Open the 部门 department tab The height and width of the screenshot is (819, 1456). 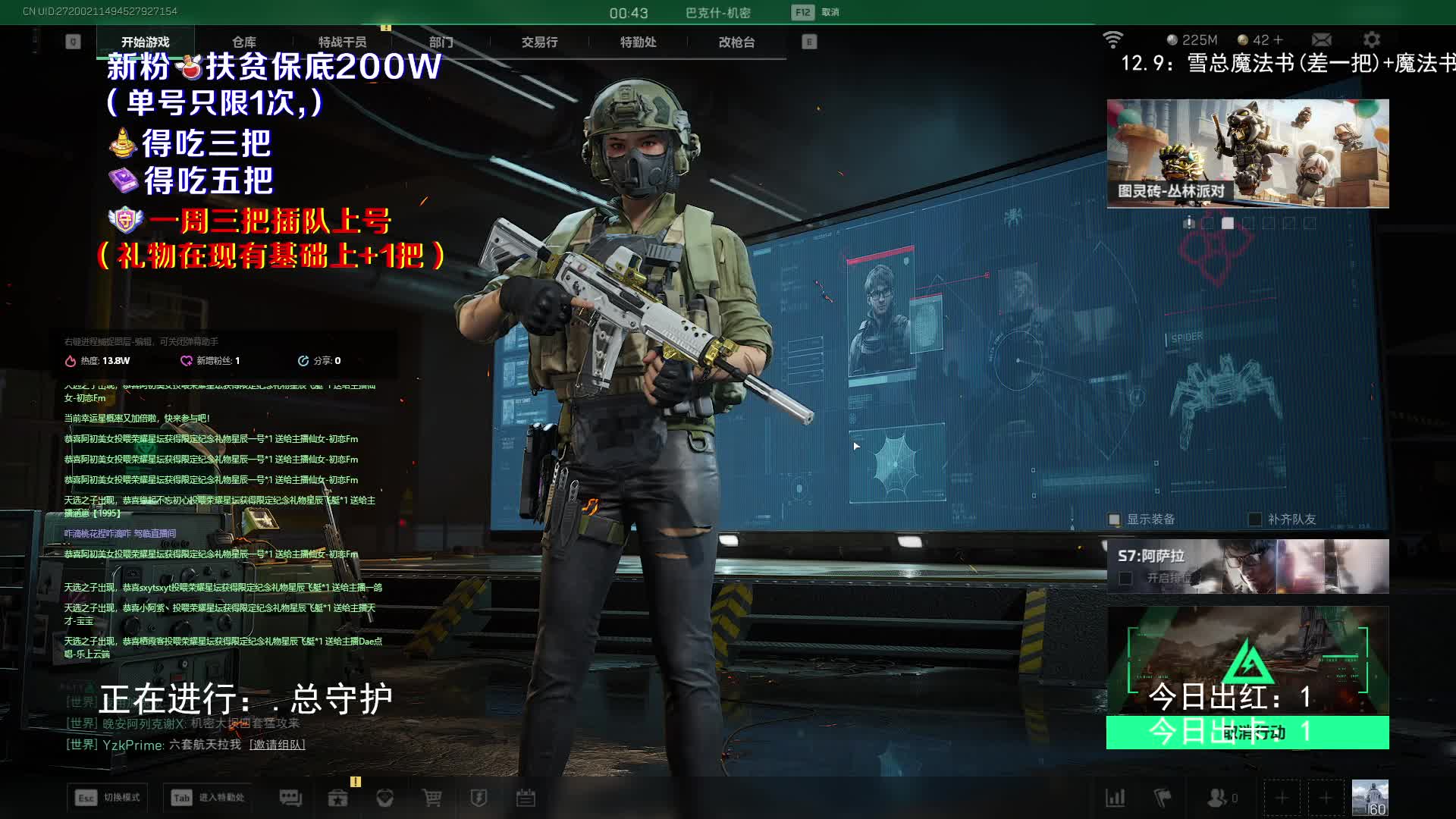click(441, 42)
